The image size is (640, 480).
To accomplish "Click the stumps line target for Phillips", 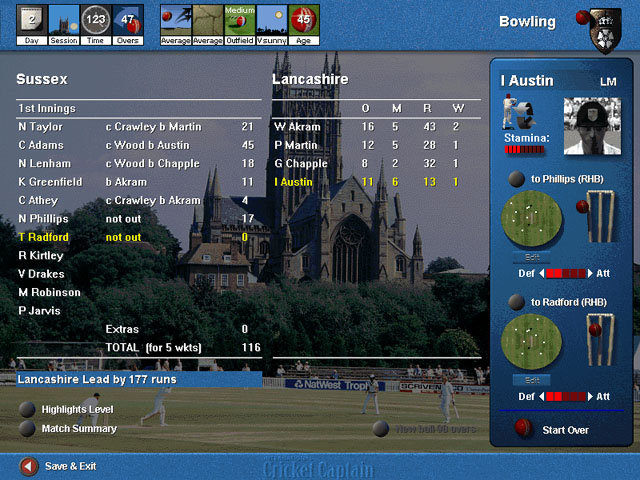I will point(600,217).
